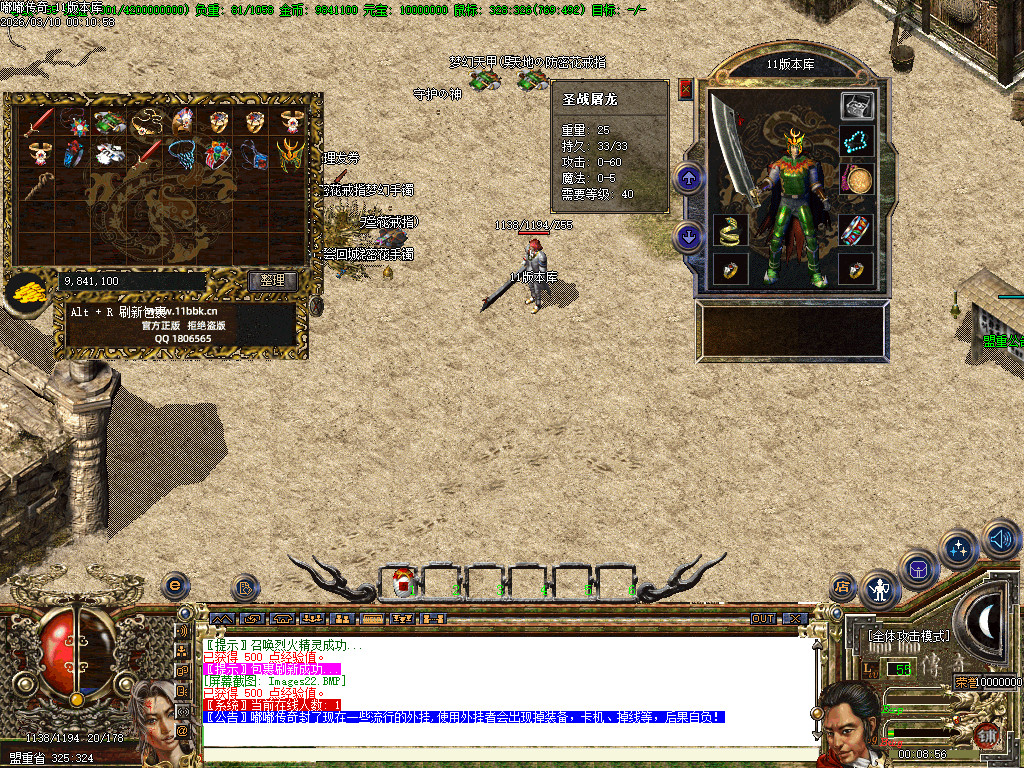
Task: Click the up arrow on the character panel
Action: (x=688, y=179)
